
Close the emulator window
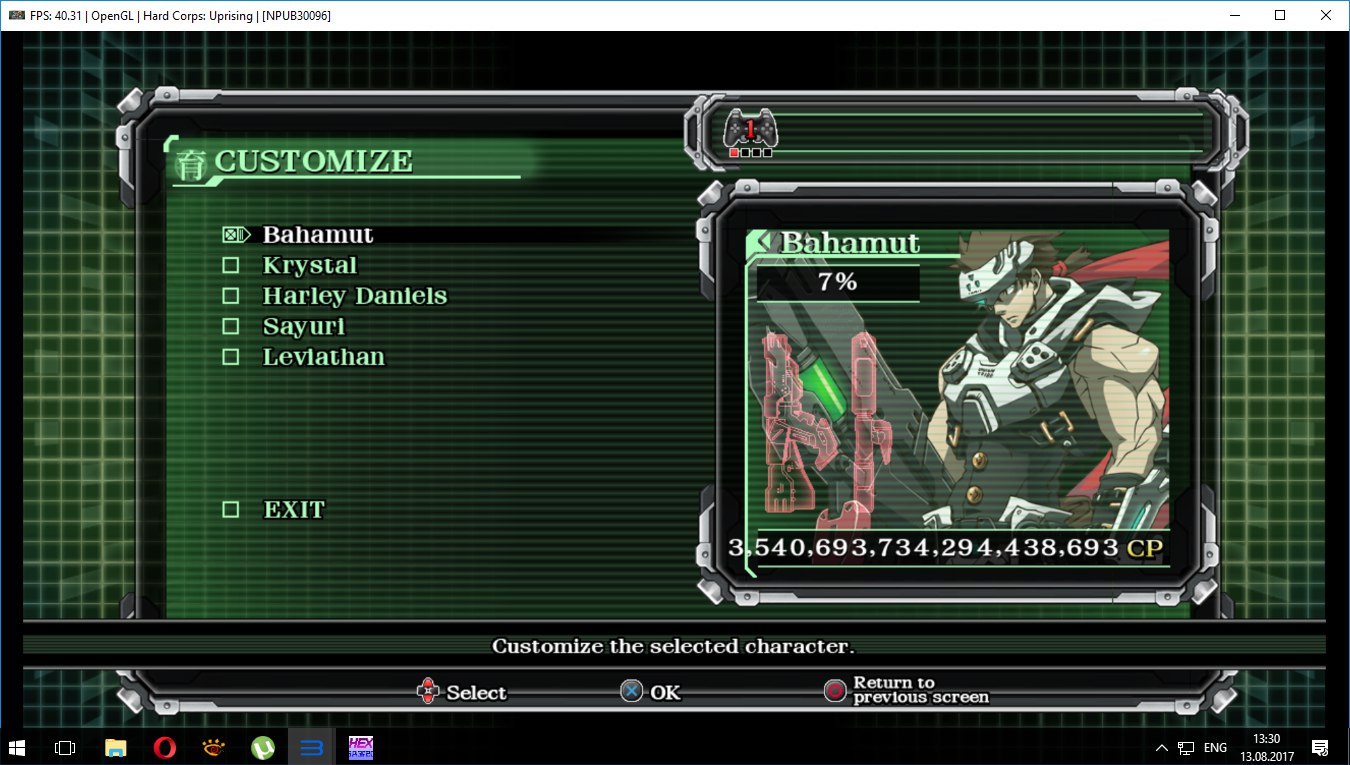[1326, 15]
